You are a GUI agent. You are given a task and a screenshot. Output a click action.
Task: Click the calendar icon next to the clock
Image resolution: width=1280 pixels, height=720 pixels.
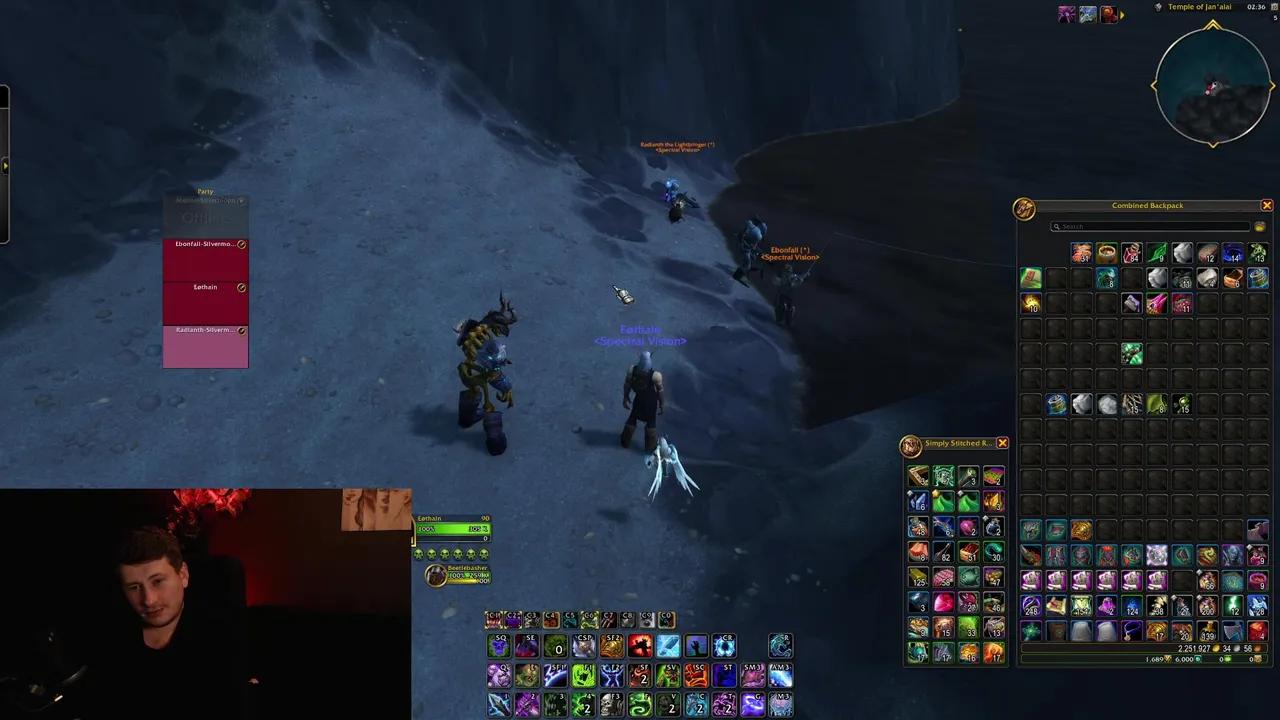coord(1274,8)
